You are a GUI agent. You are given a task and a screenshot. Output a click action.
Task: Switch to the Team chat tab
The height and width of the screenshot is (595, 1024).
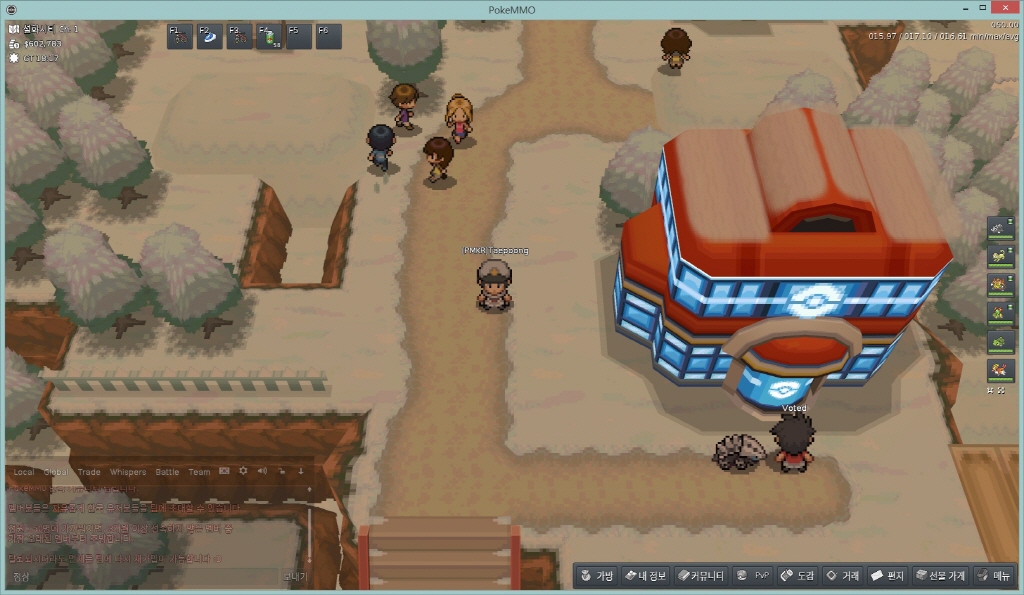pyautogui.click(x=199, y=472)
